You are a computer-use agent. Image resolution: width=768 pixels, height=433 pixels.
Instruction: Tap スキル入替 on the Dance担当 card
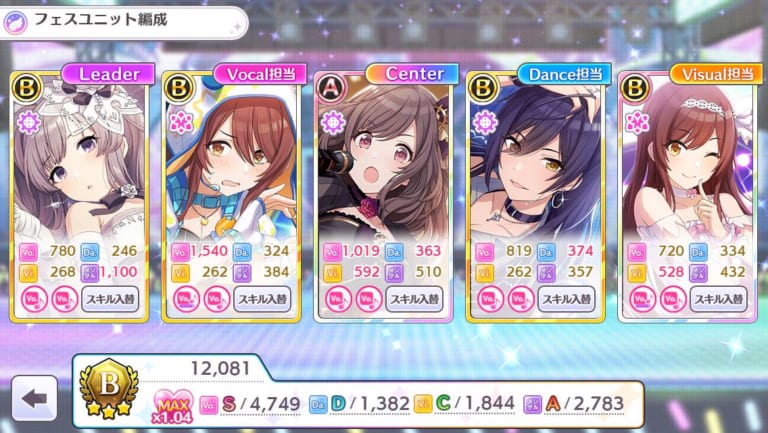pyautogui.click(x=567, y=298)
